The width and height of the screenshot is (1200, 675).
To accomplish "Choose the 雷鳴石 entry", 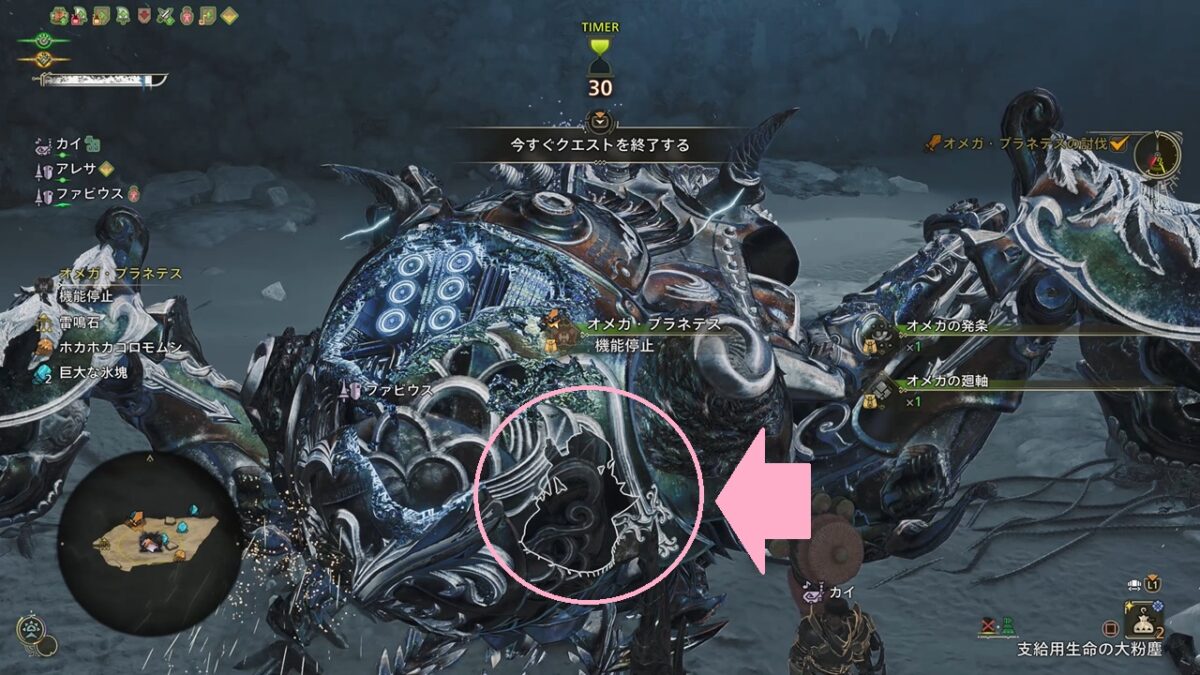I will pos(82,323).
